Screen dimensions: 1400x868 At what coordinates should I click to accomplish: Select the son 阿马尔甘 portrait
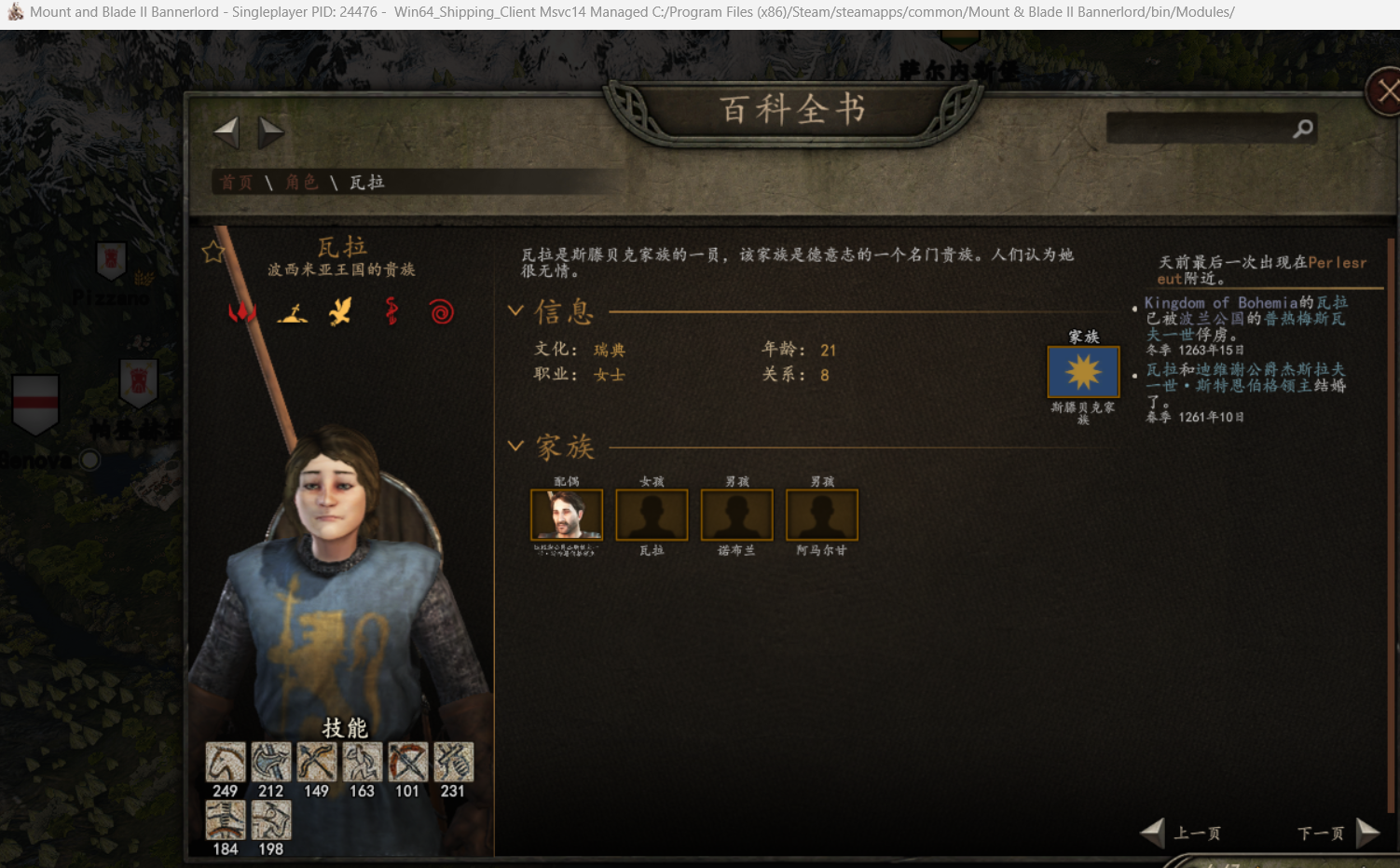[x=821, y=515]
